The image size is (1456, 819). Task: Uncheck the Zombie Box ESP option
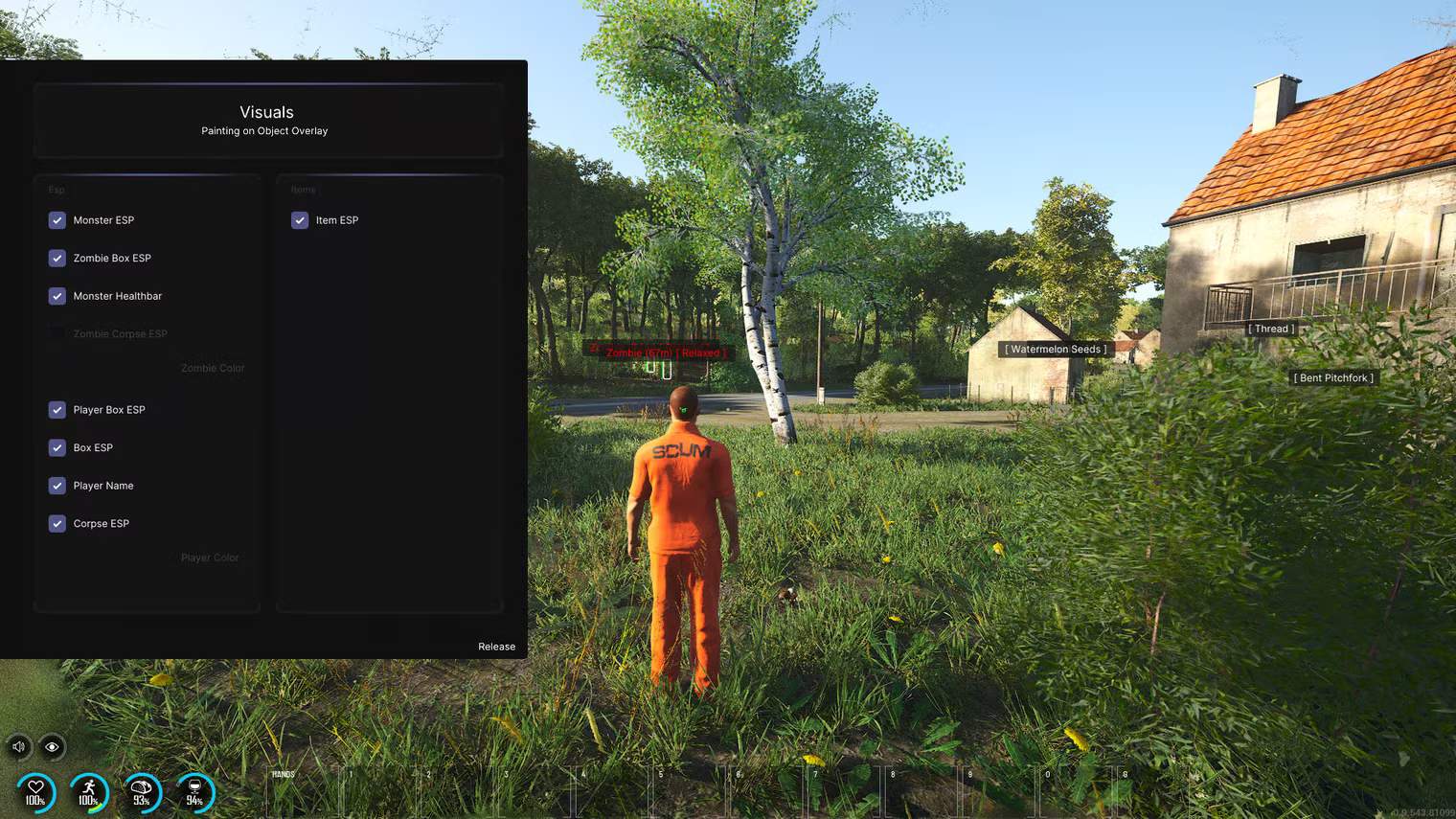[x=57, y=259]
